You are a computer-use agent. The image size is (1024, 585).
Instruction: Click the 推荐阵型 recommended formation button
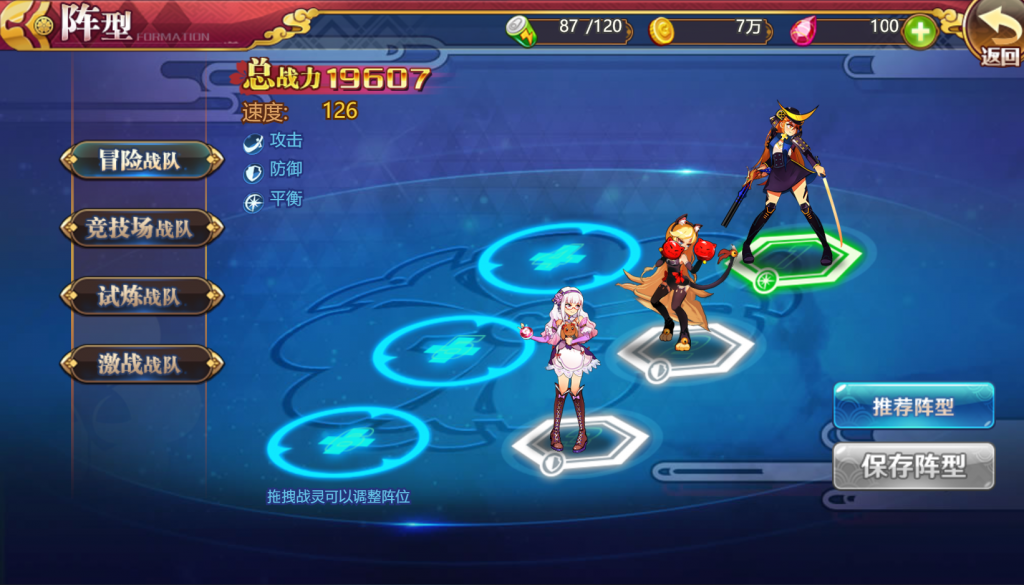(913, 406)
